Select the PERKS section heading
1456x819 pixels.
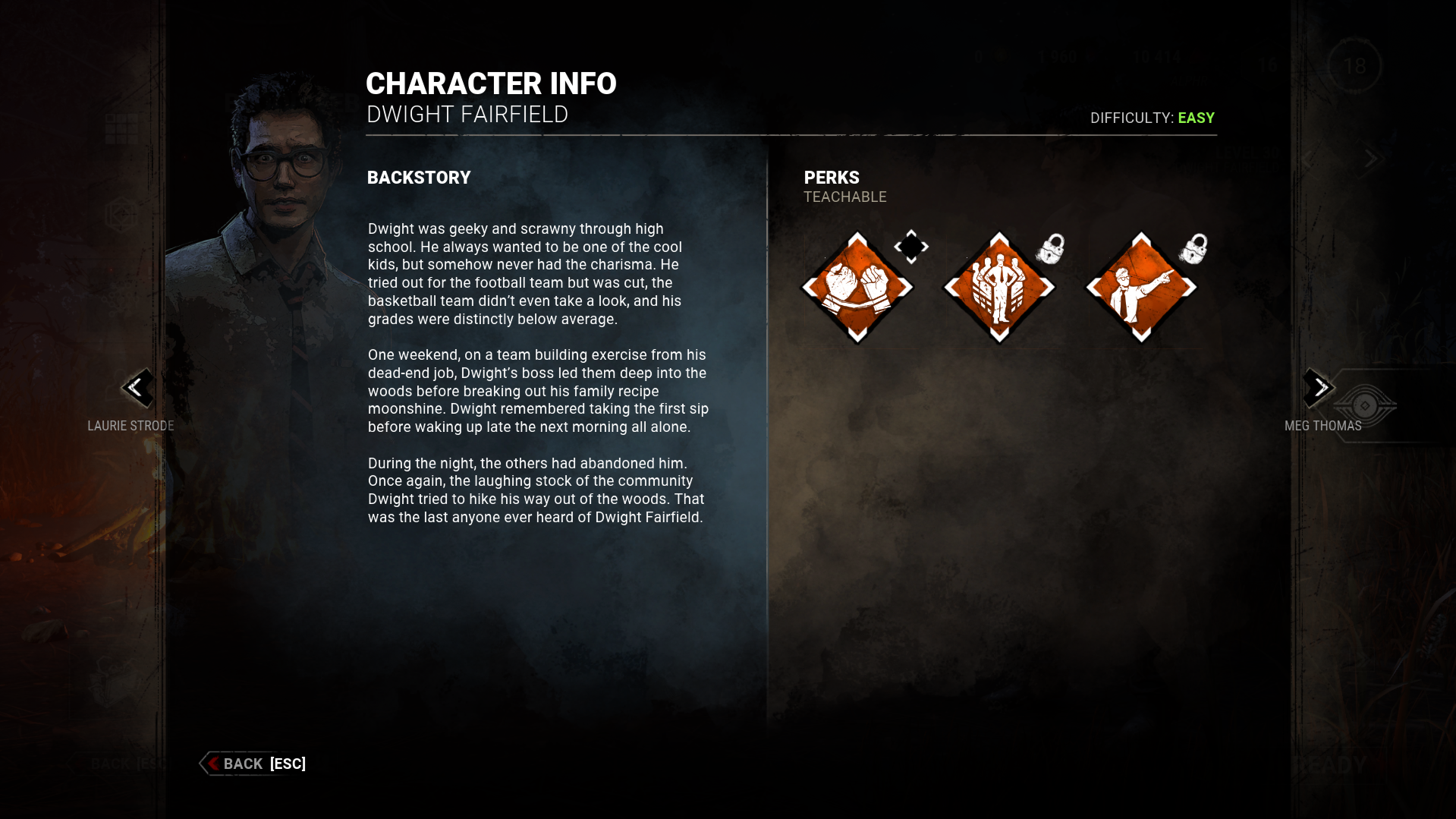click(x=832, y=177)
